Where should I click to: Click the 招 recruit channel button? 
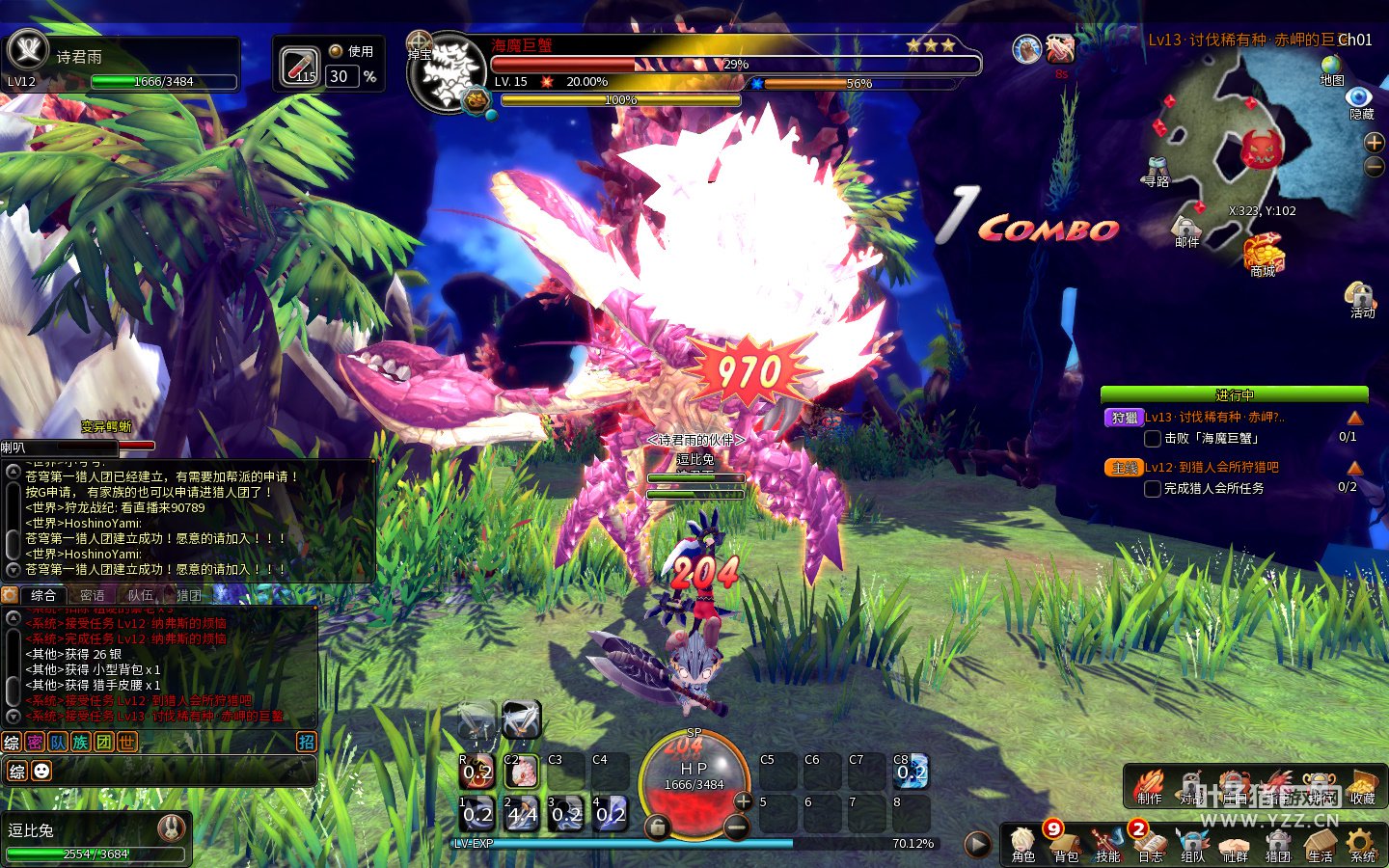click(x=306, y=742)
